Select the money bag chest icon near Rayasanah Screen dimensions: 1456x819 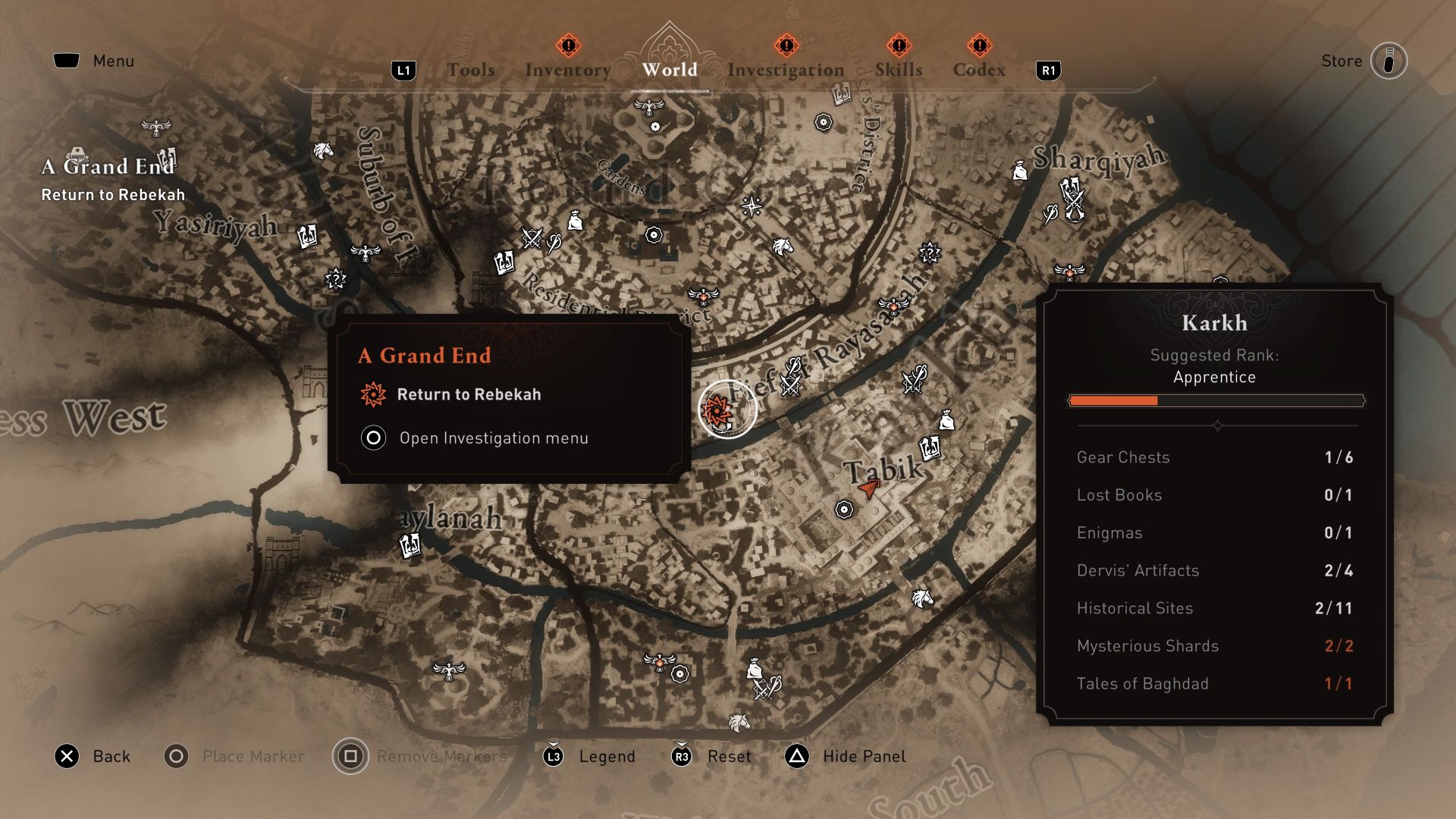[947, 418]
